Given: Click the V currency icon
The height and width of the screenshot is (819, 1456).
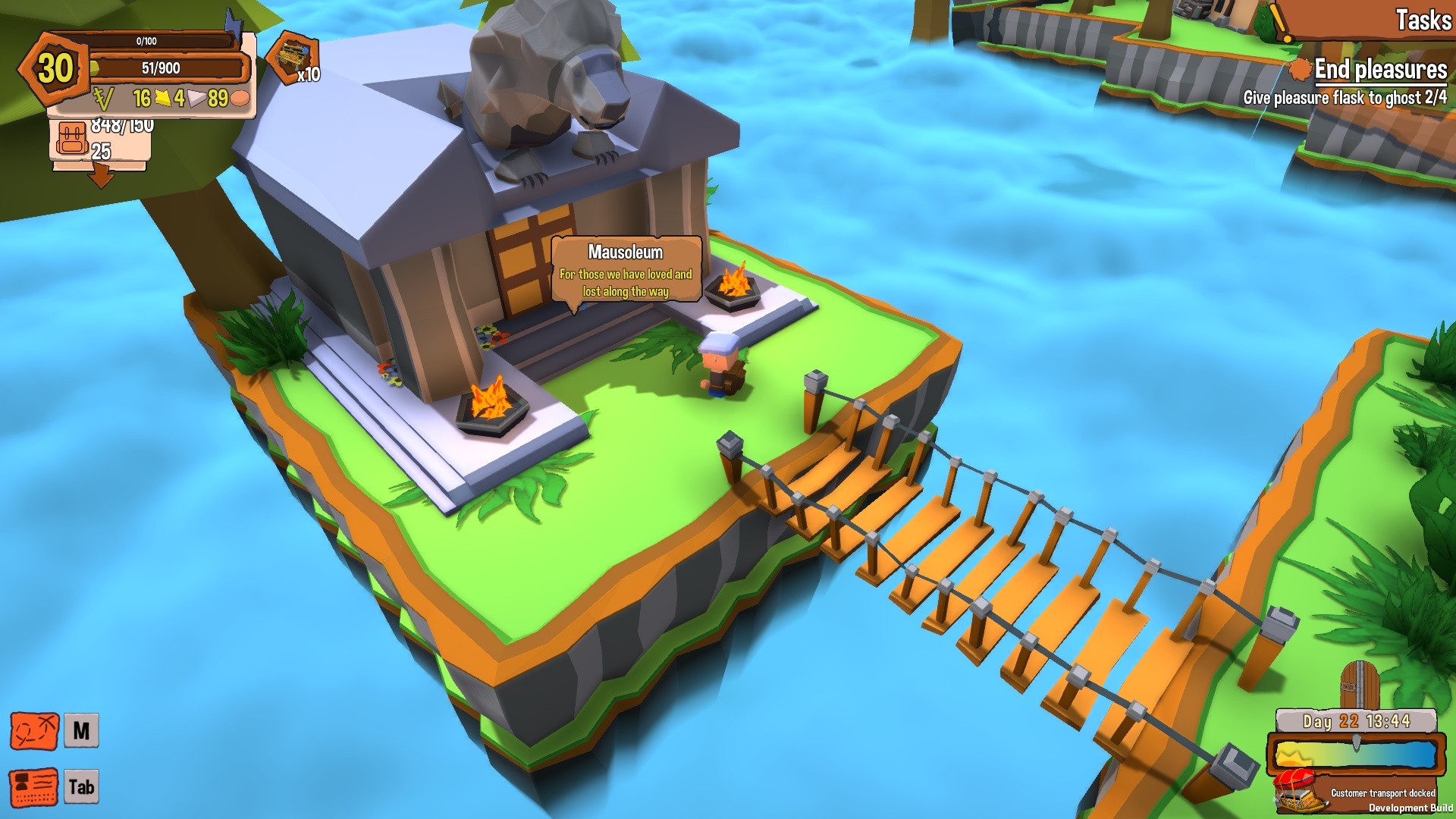Looking at the screenshot, I should point(105,97).
